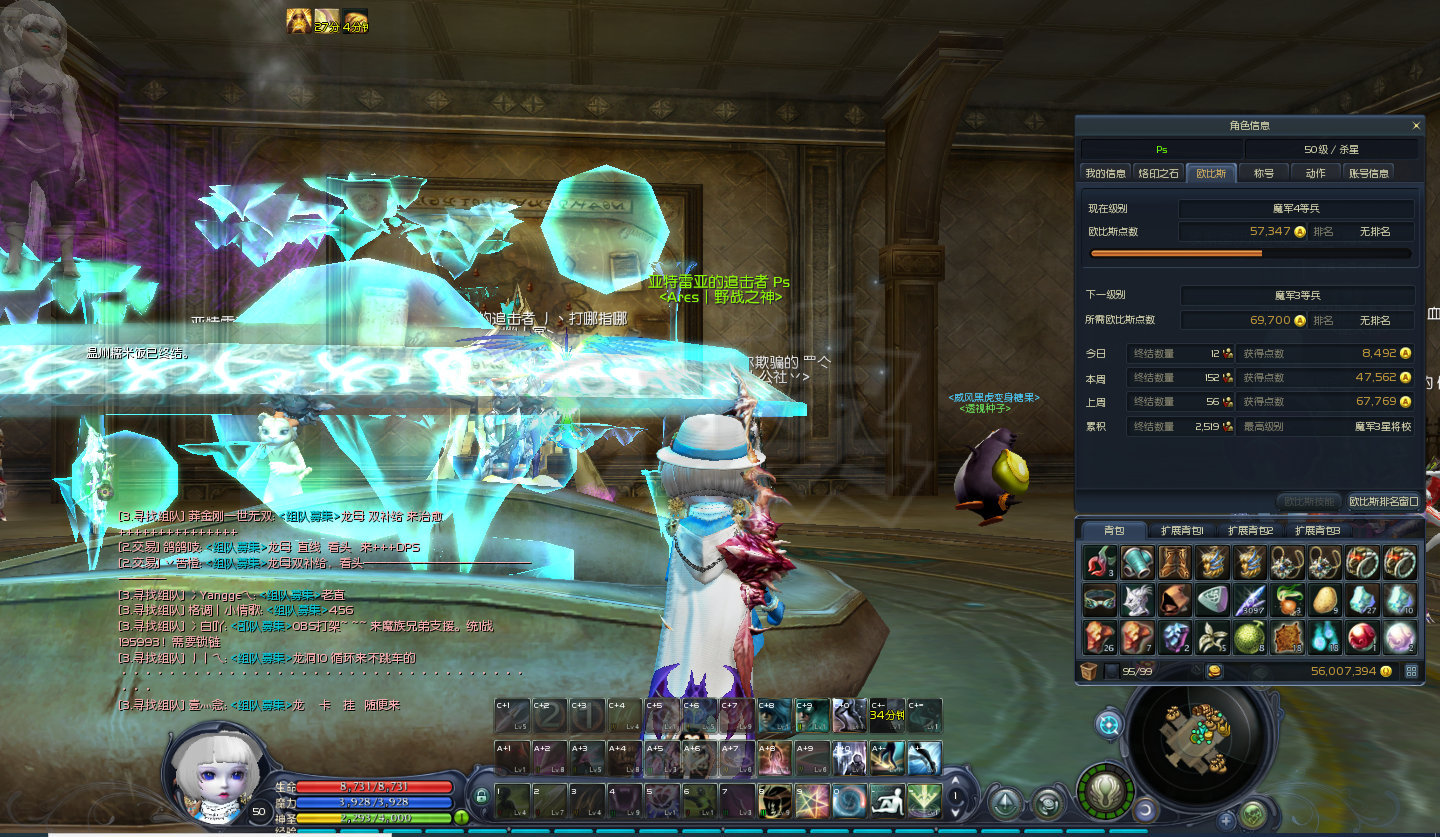Select the potato item in the bag

(x=1324, y=599)
